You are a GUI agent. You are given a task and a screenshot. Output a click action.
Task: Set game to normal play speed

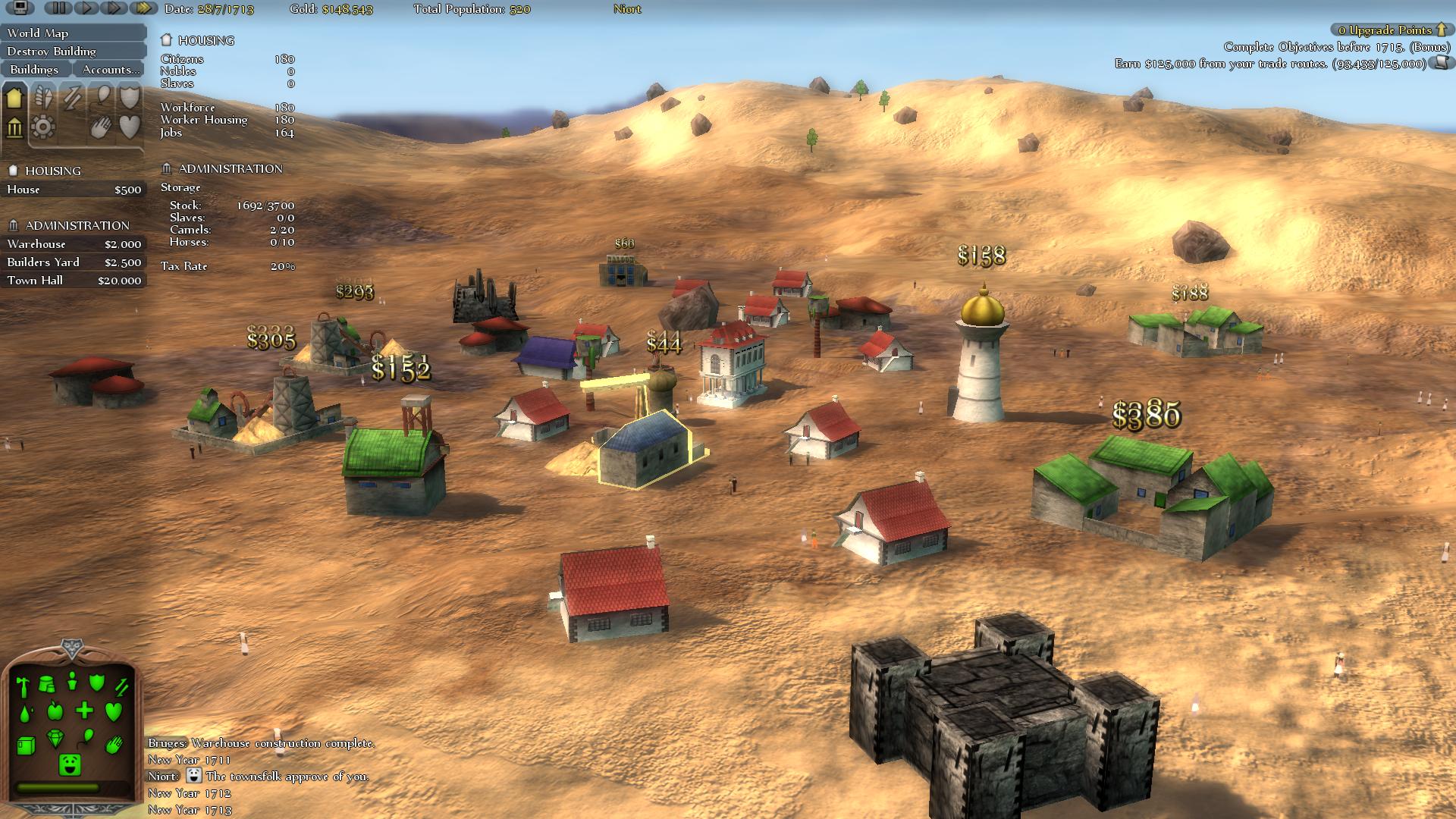coord(87,8)
